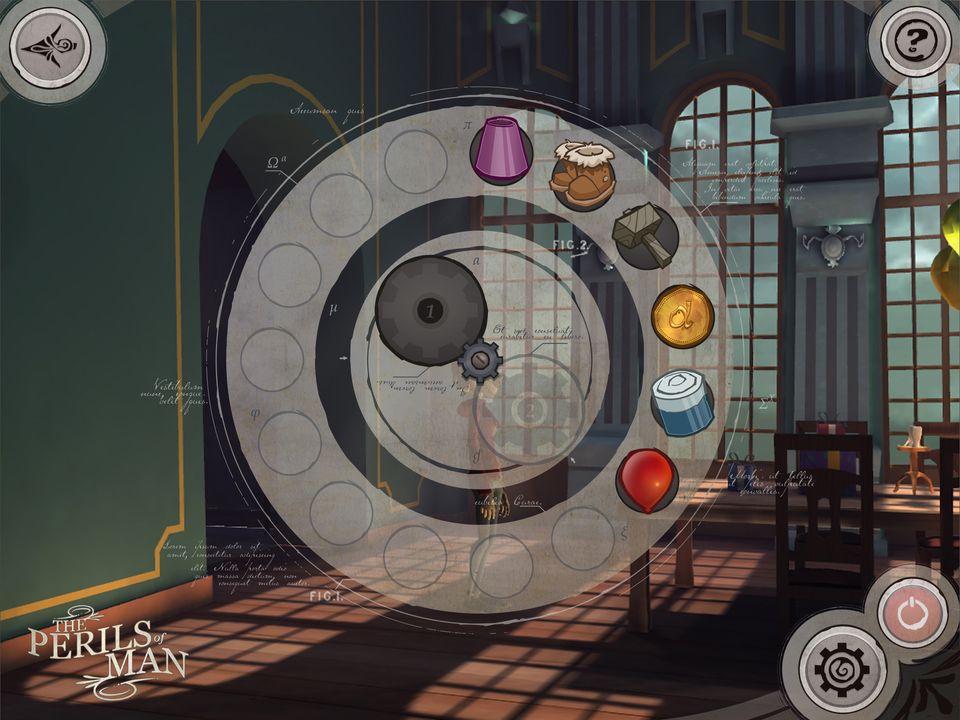Select the purple lampshade inventory item
The image size is (960, 720).
(501, 150)
